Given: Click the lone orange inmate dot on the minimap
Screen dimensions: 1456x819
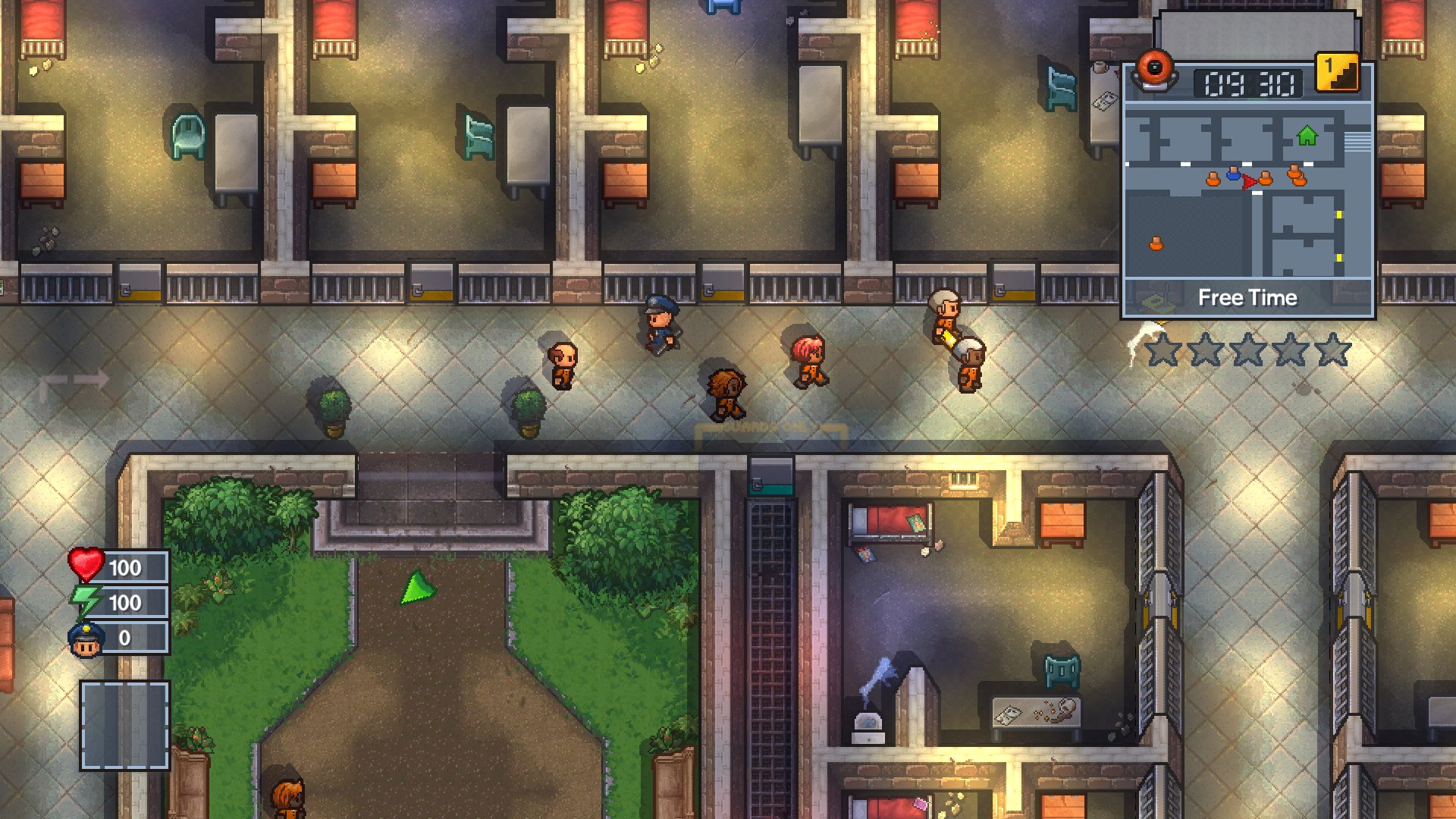Looking at the screenshot, I should click(1156, 243).
